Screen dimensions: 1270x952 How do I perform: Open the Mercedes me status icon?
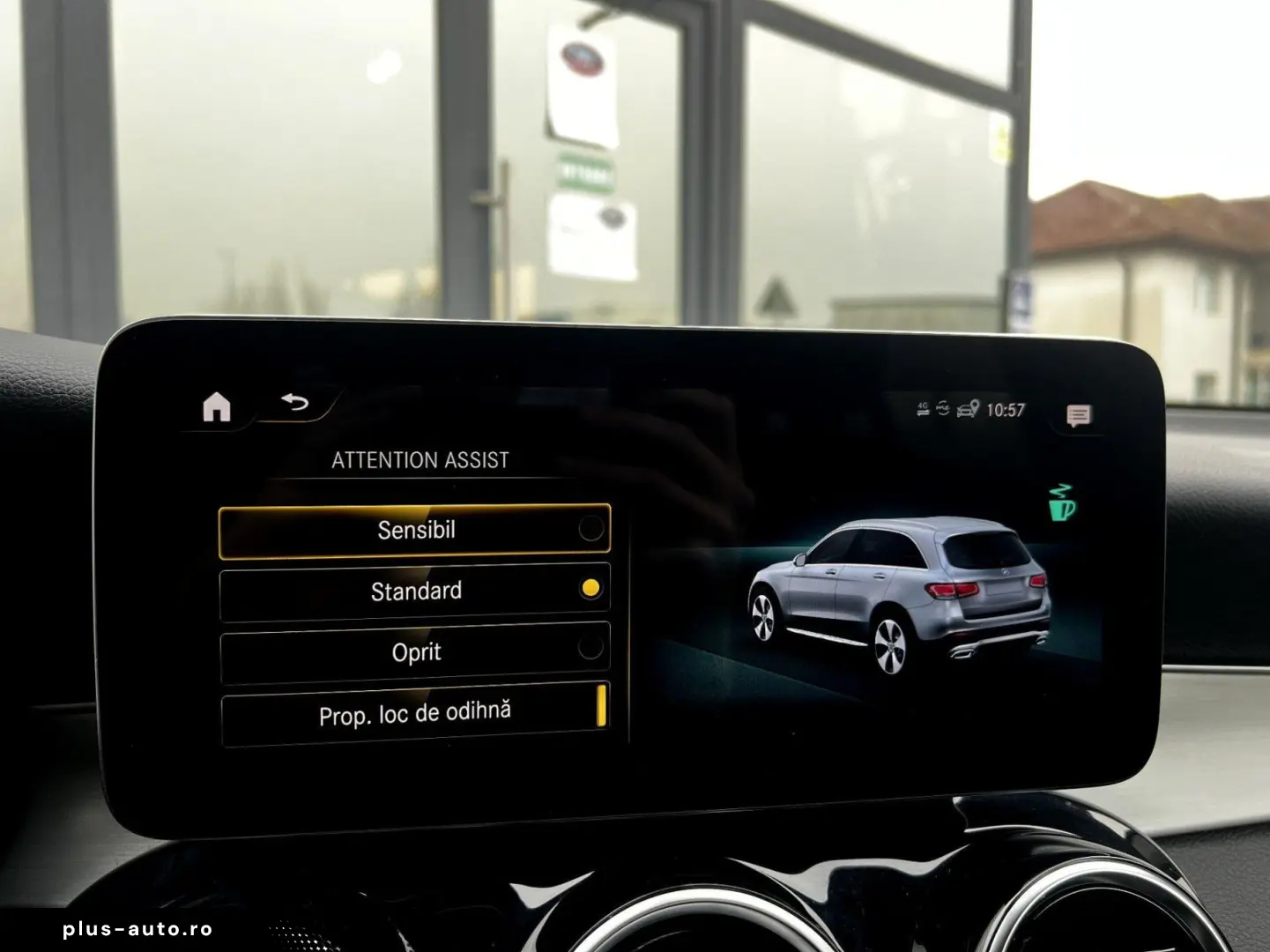[944, 408]
